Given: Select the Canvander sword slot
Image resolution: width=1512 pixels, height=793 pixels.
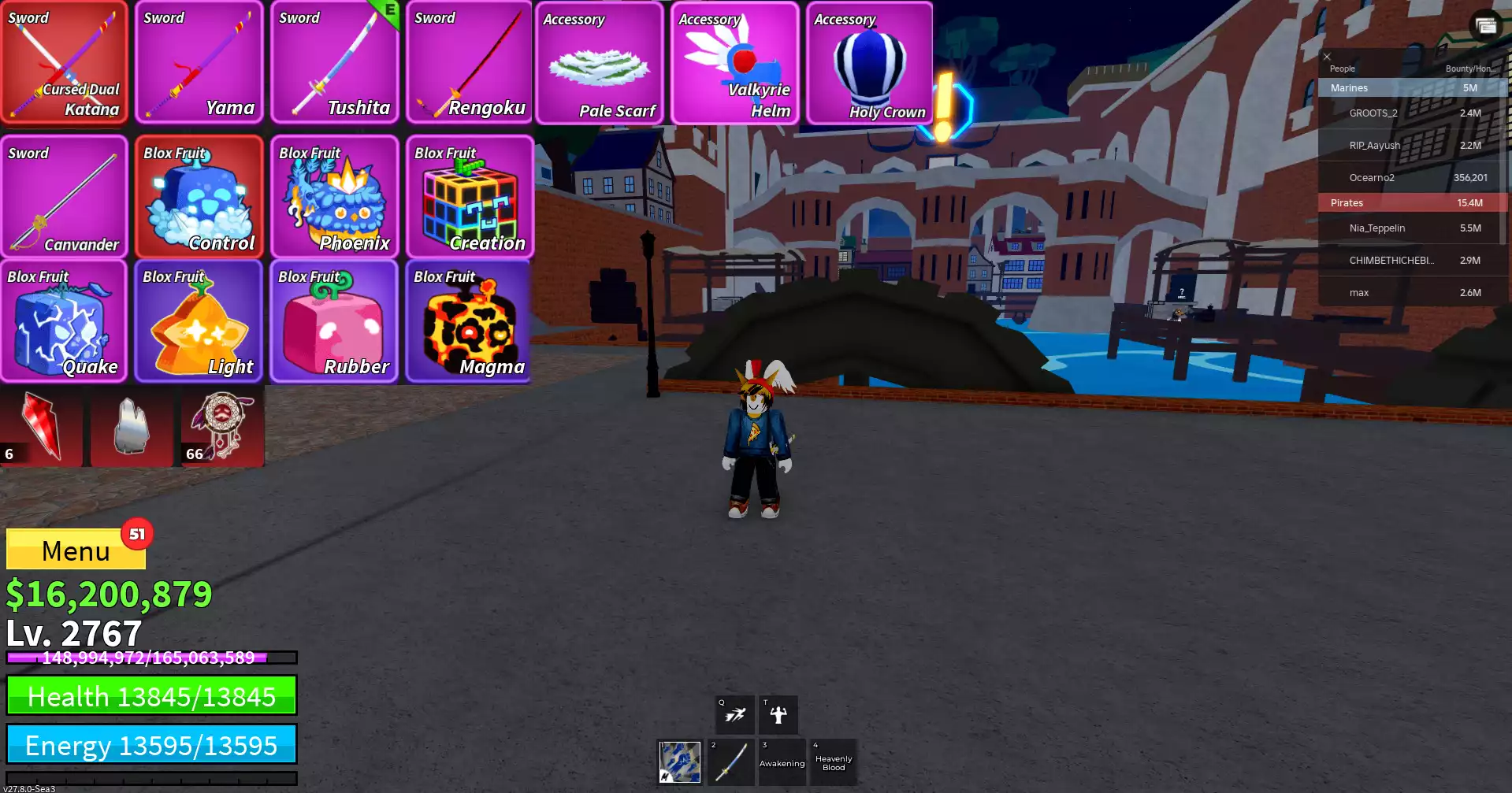Looking at the screenshot, I should [x=65, y=197].
